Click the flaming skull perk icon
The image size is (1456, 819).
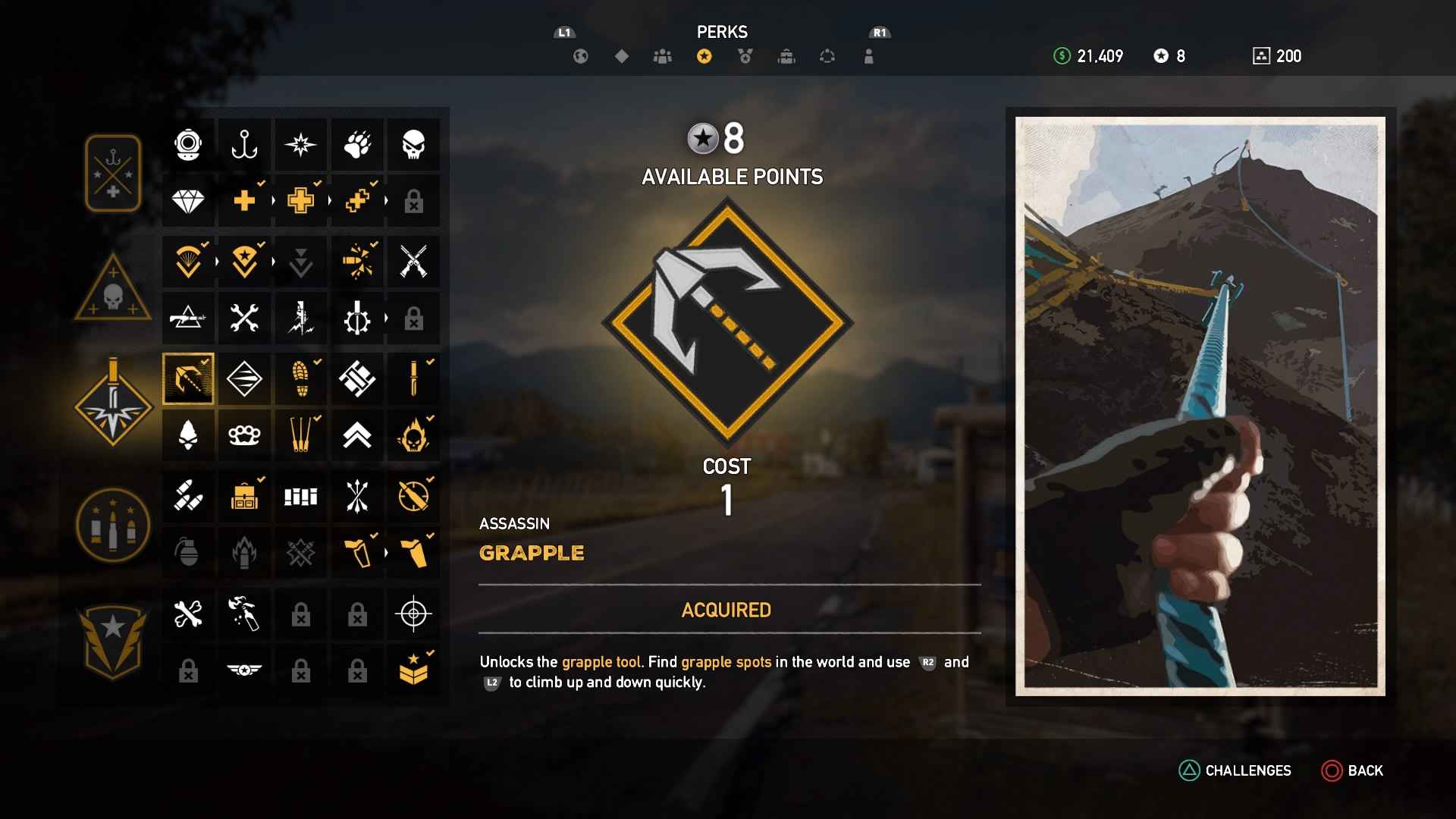414,435
